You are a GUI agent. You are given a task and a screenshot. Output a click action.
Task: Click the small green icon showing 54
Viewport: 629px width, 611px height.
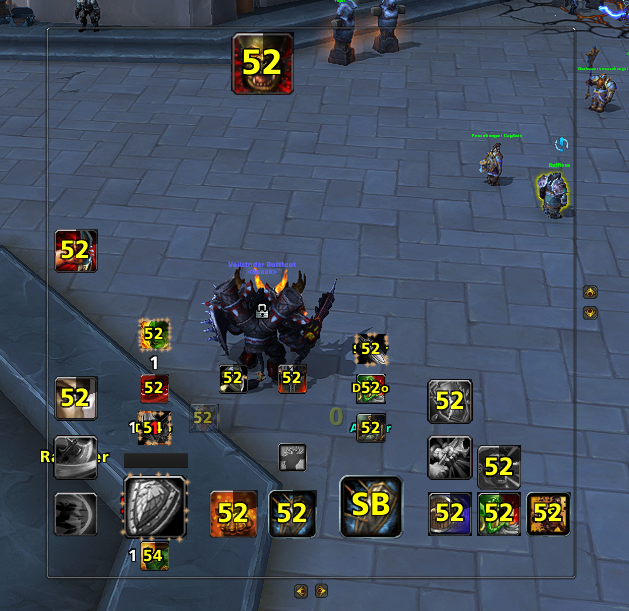(x=153, y=555)
